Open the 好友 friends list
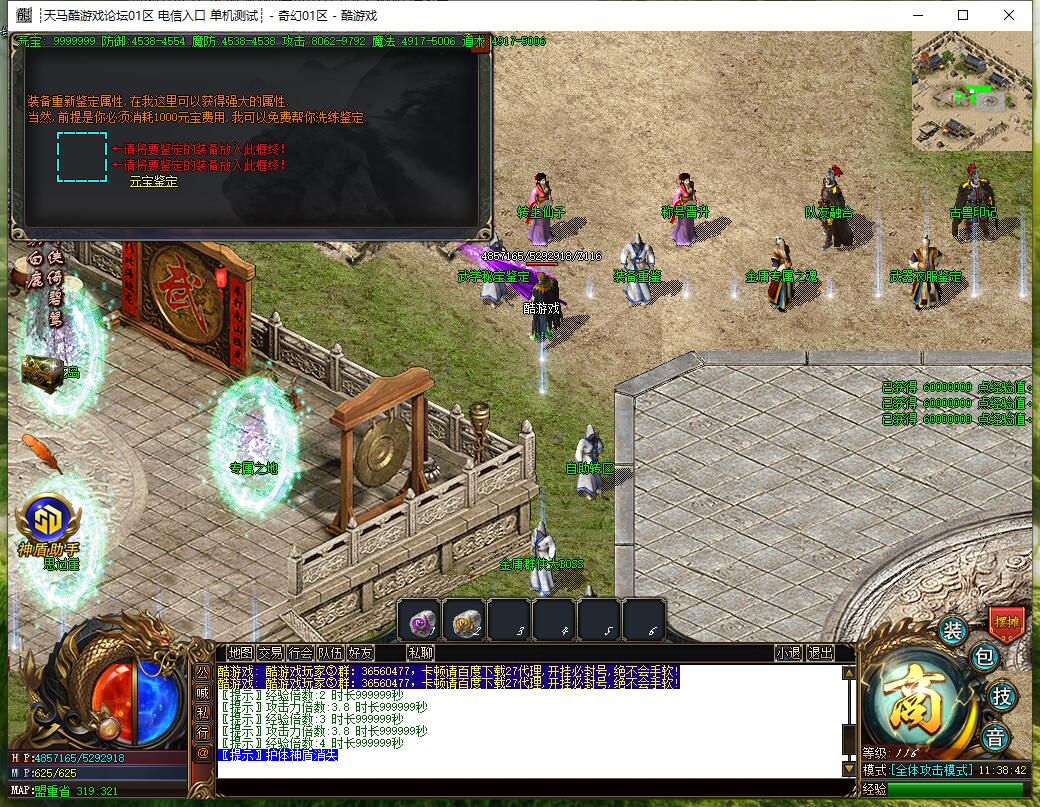This screenshot has width=1040, height=807. point(360,653)
